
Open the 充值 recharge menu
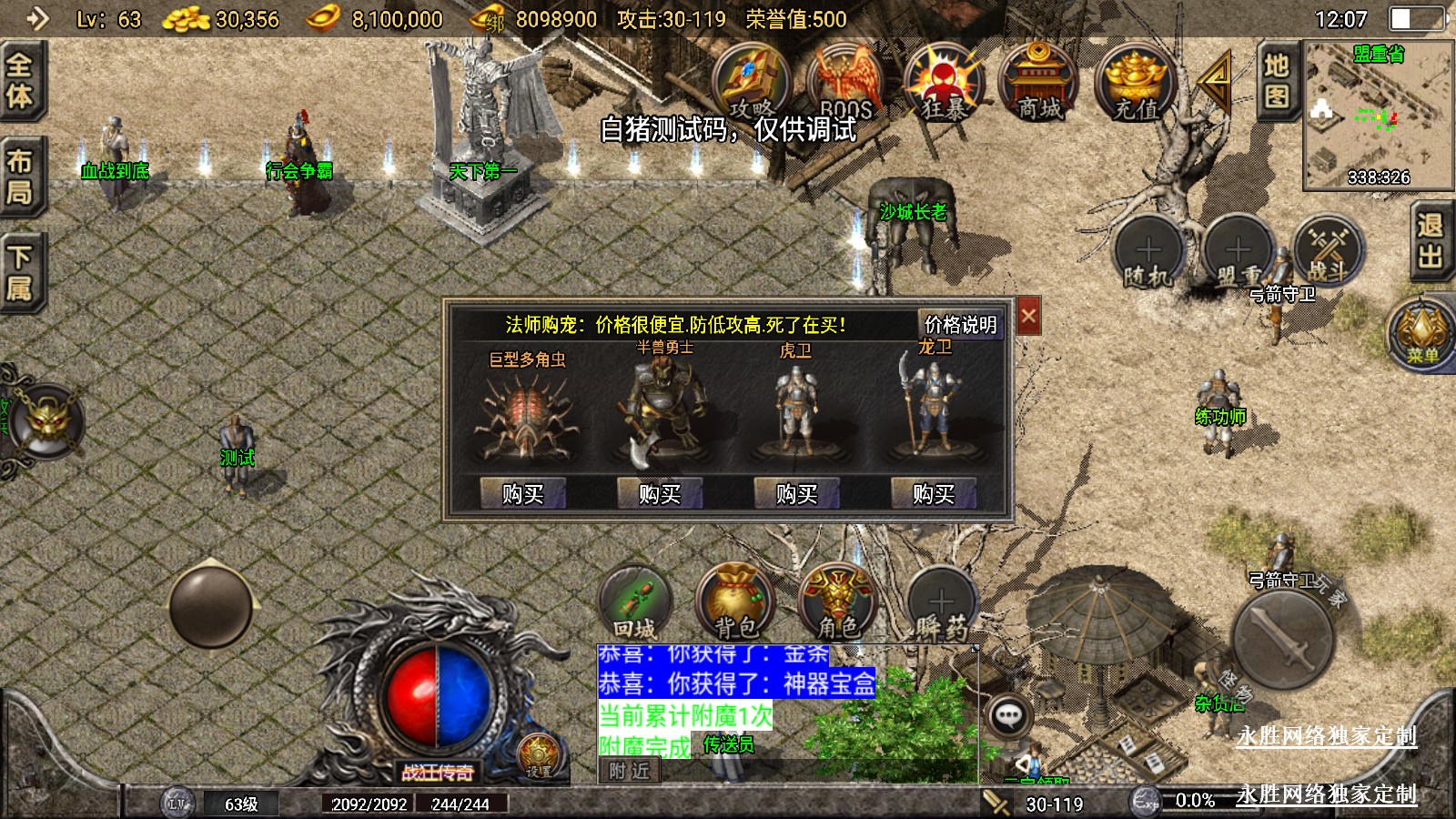(x=1135, y=82)
